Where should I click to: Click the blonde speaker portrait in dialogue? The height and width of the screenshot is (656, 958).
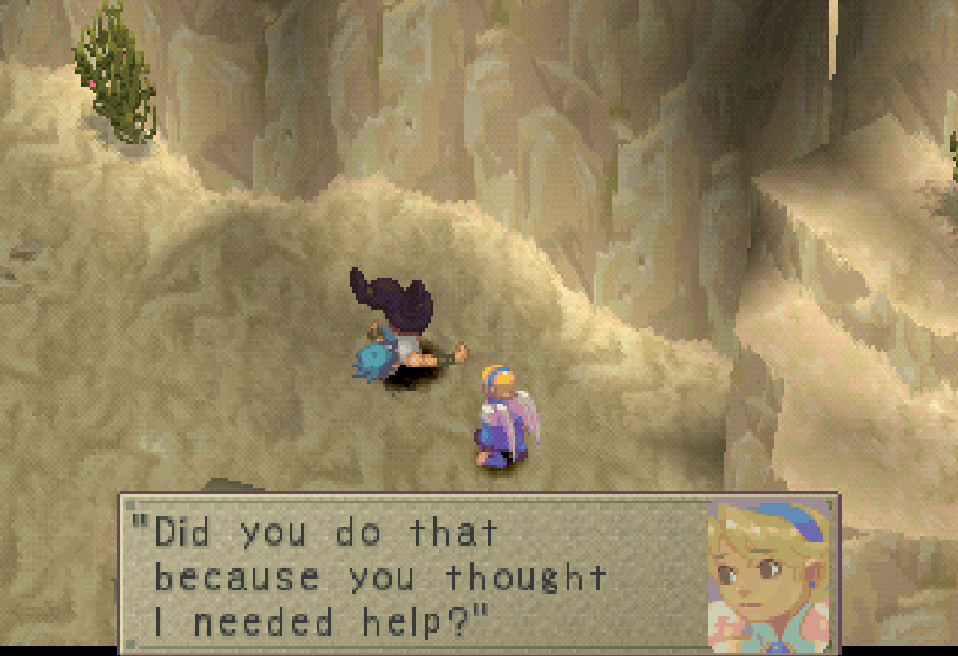coord(769,574)
